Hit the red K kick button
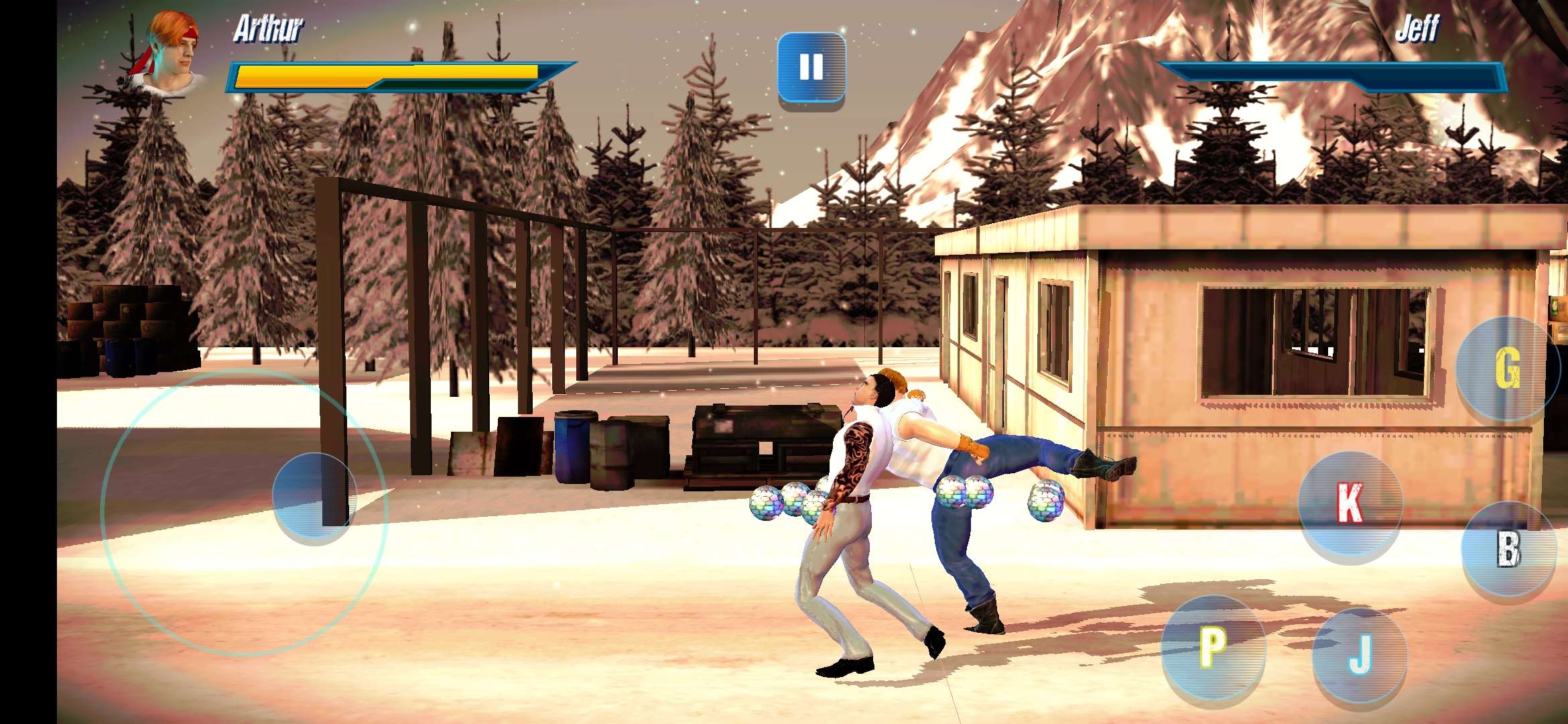The height and width of the screenshot is (724, 1568). [x=1350, y=503]
